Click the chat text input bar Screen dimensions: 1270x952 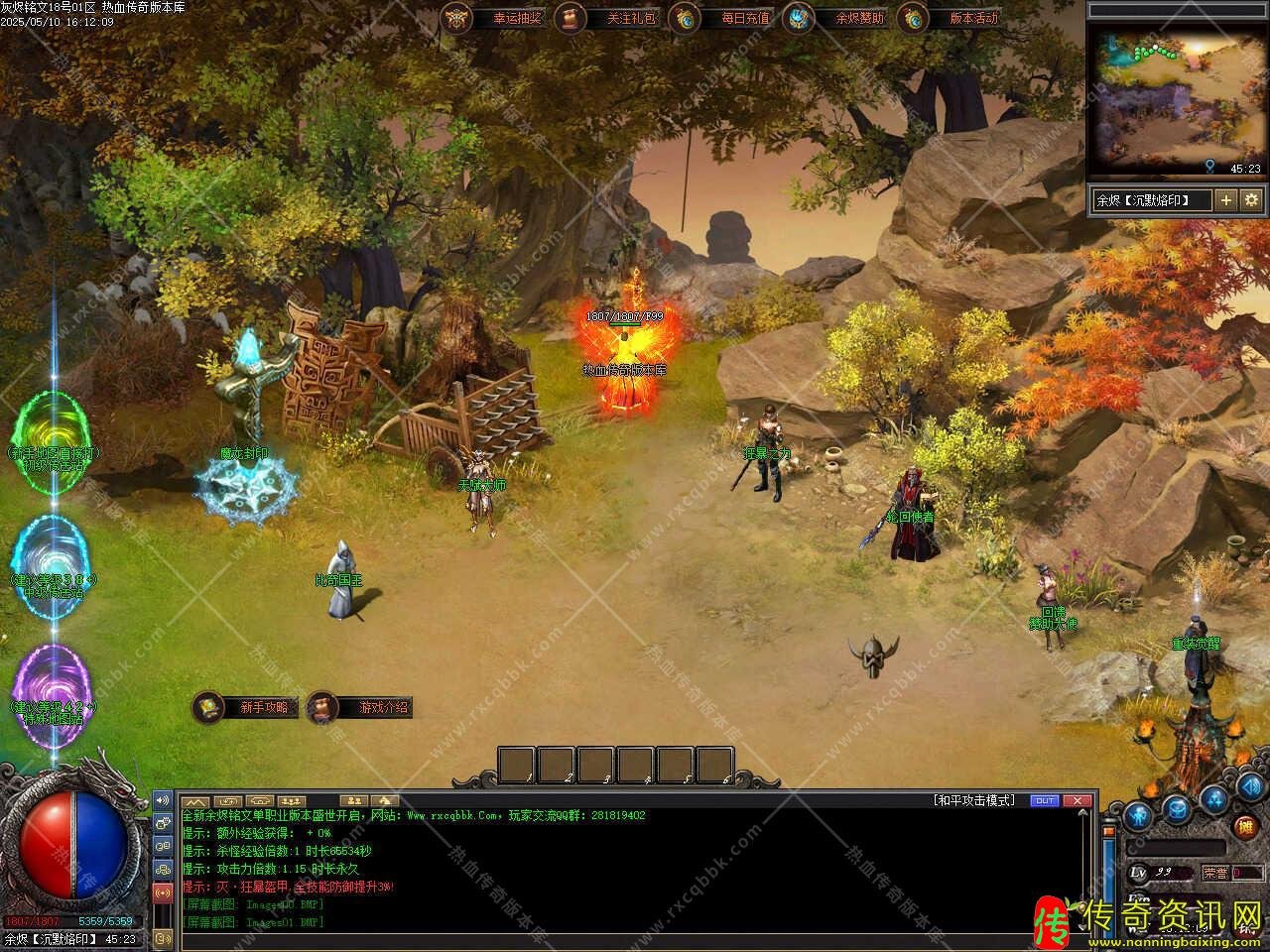point(635,940)
